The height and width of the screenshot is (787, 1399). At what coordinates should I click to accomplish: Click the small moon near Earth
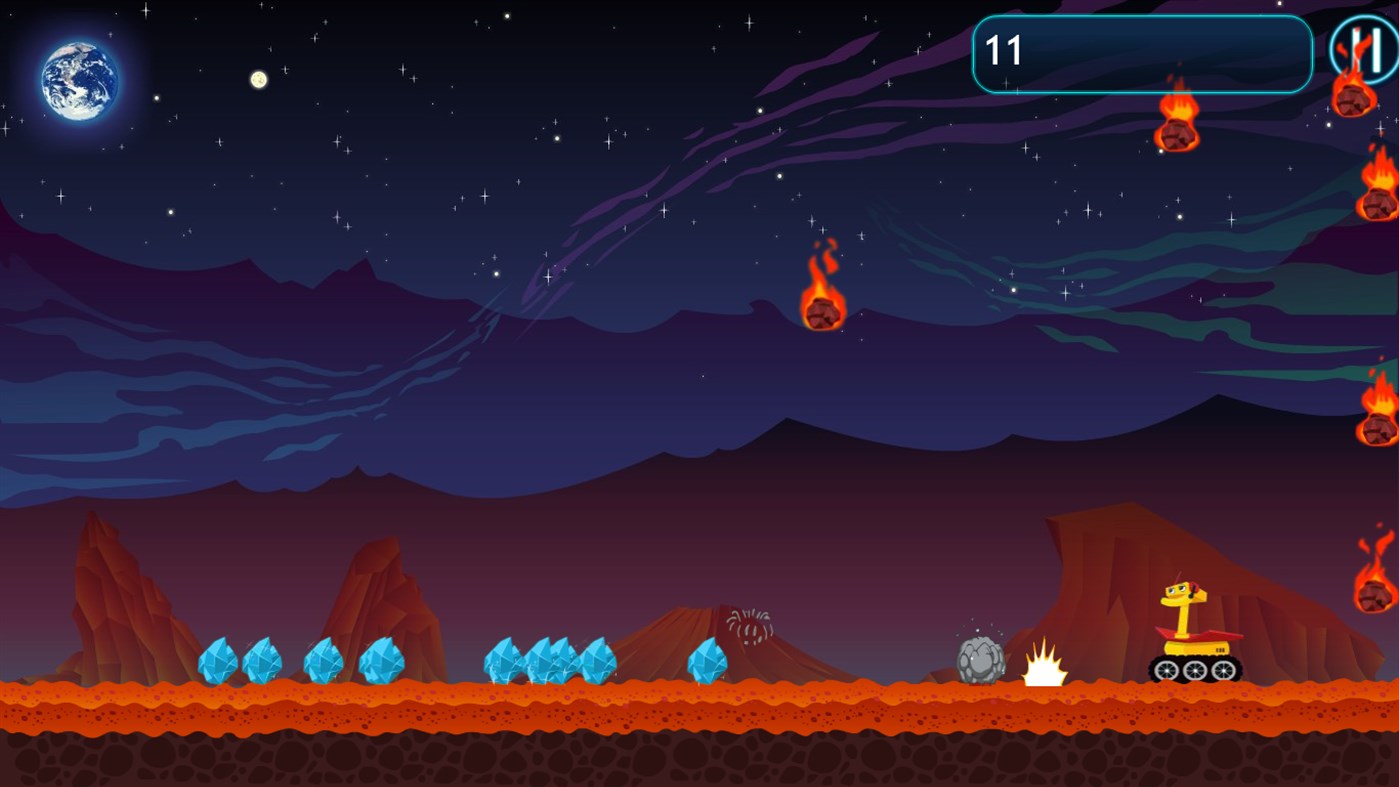pos(257,78)
